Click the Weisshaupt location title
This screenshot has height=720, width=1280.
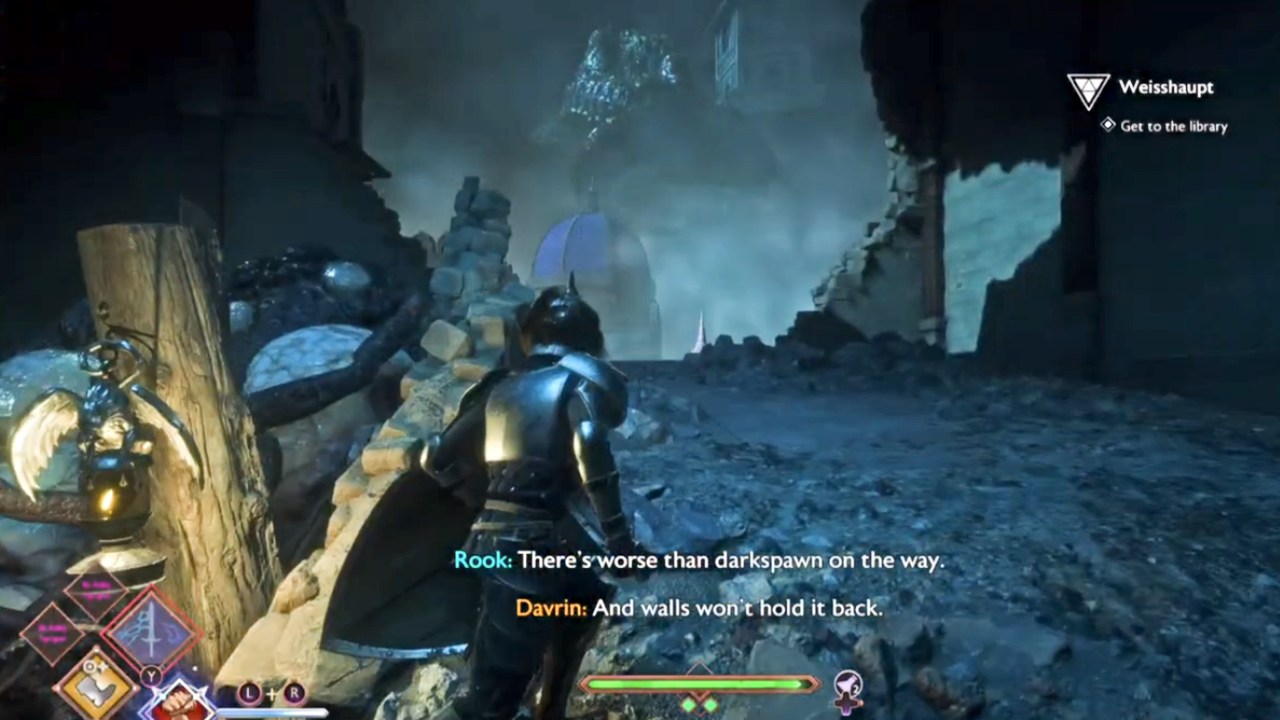pyautogui.click(x=1167, y=87)
